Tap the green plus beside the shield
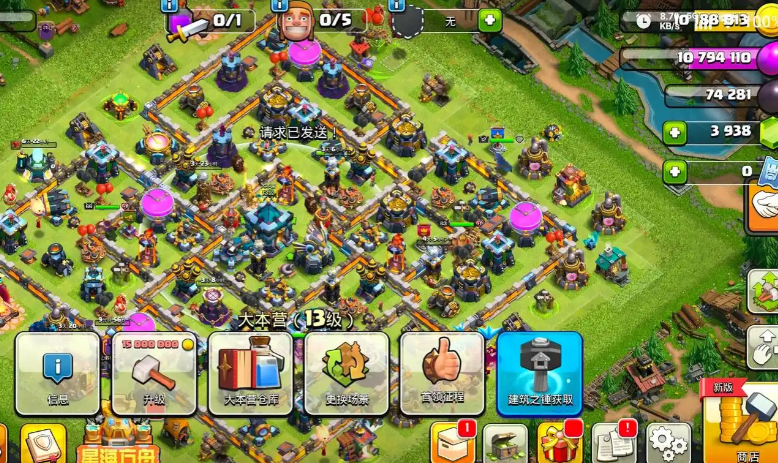778x463 pixels. (x=489, y=19)
